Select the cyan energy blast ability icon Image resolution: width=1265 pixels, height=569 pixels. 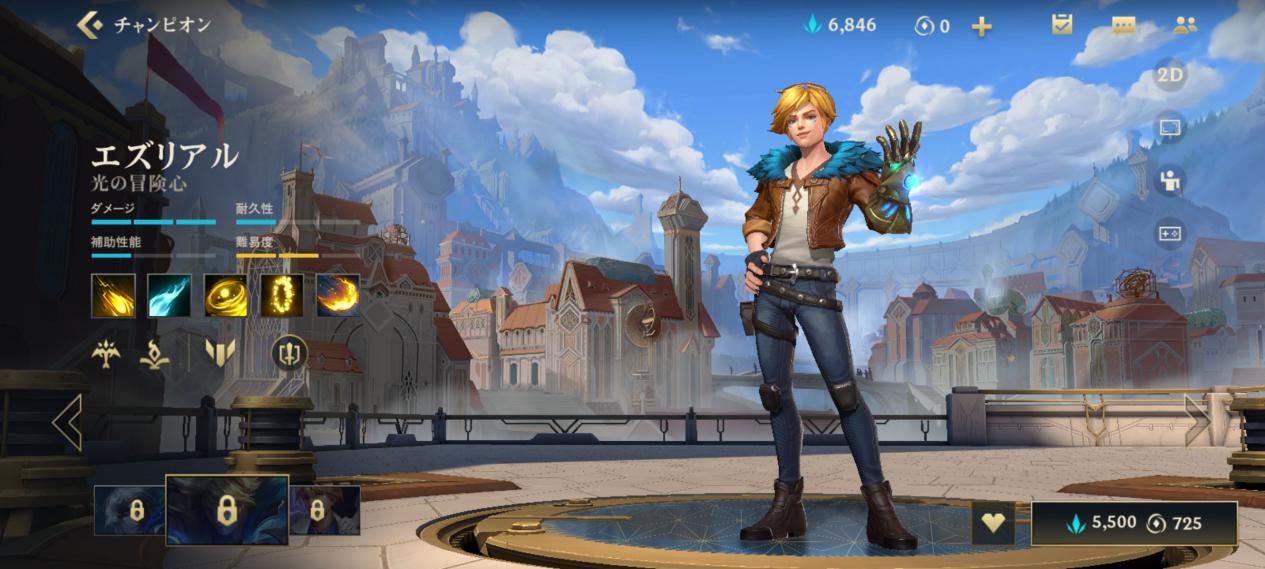169,295
